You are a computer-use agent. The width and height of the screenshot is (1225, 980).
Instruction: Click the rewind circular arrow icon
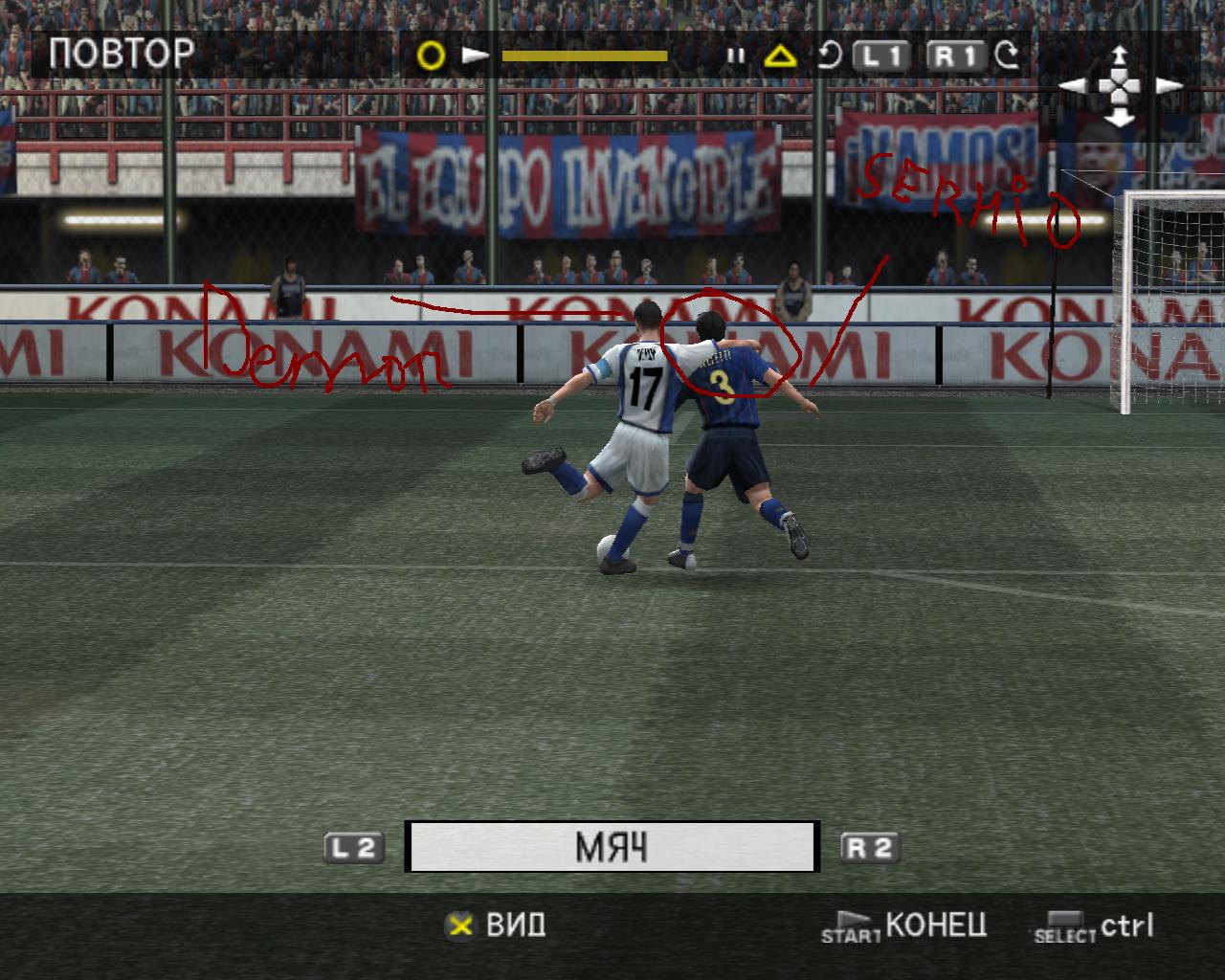pyautogui.click(x=829, y=56)
